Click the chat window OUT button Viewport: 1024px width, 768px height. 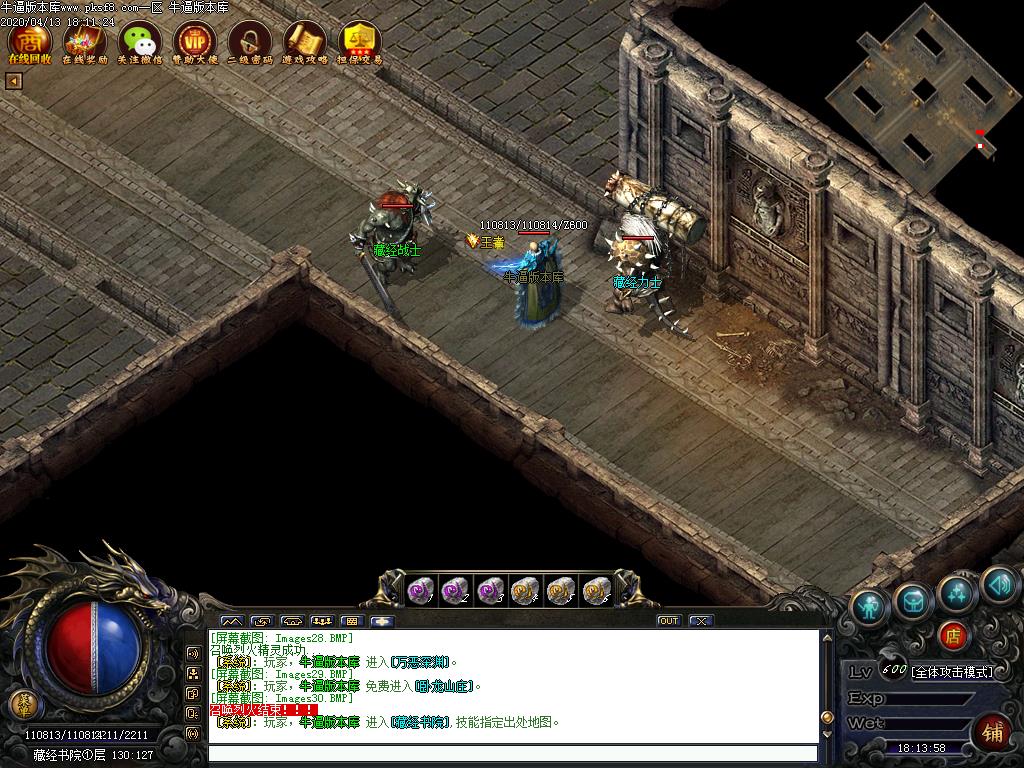(668, 621)
